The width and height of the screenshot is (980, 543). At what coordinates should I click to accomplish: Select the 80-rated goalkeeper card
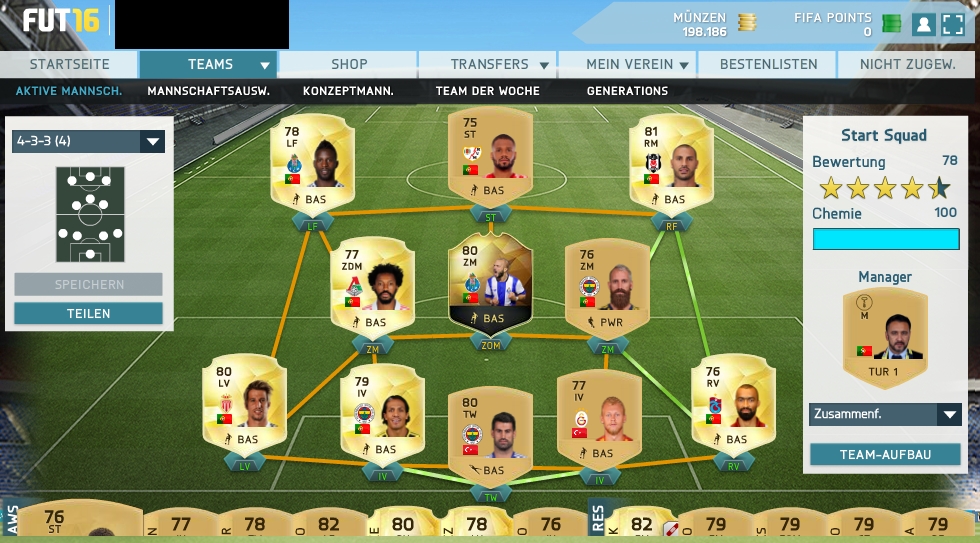[490, 436]
